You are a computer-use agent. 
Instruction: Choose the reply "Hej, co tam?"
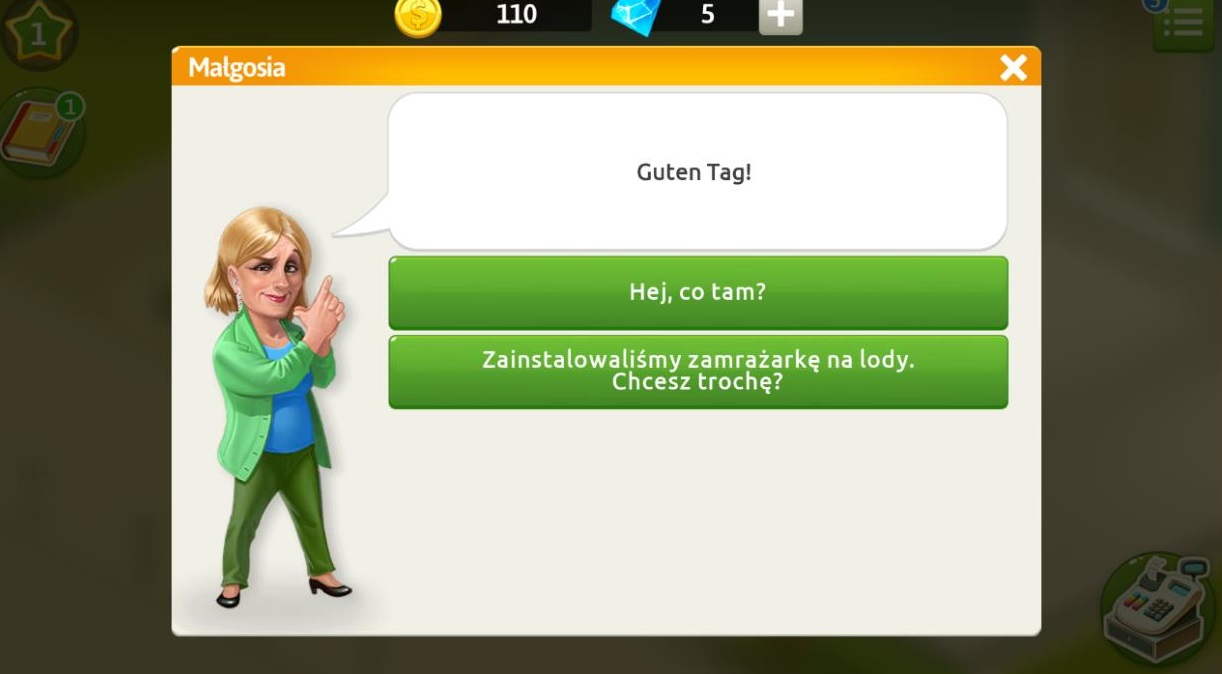[x=698, y=292]
